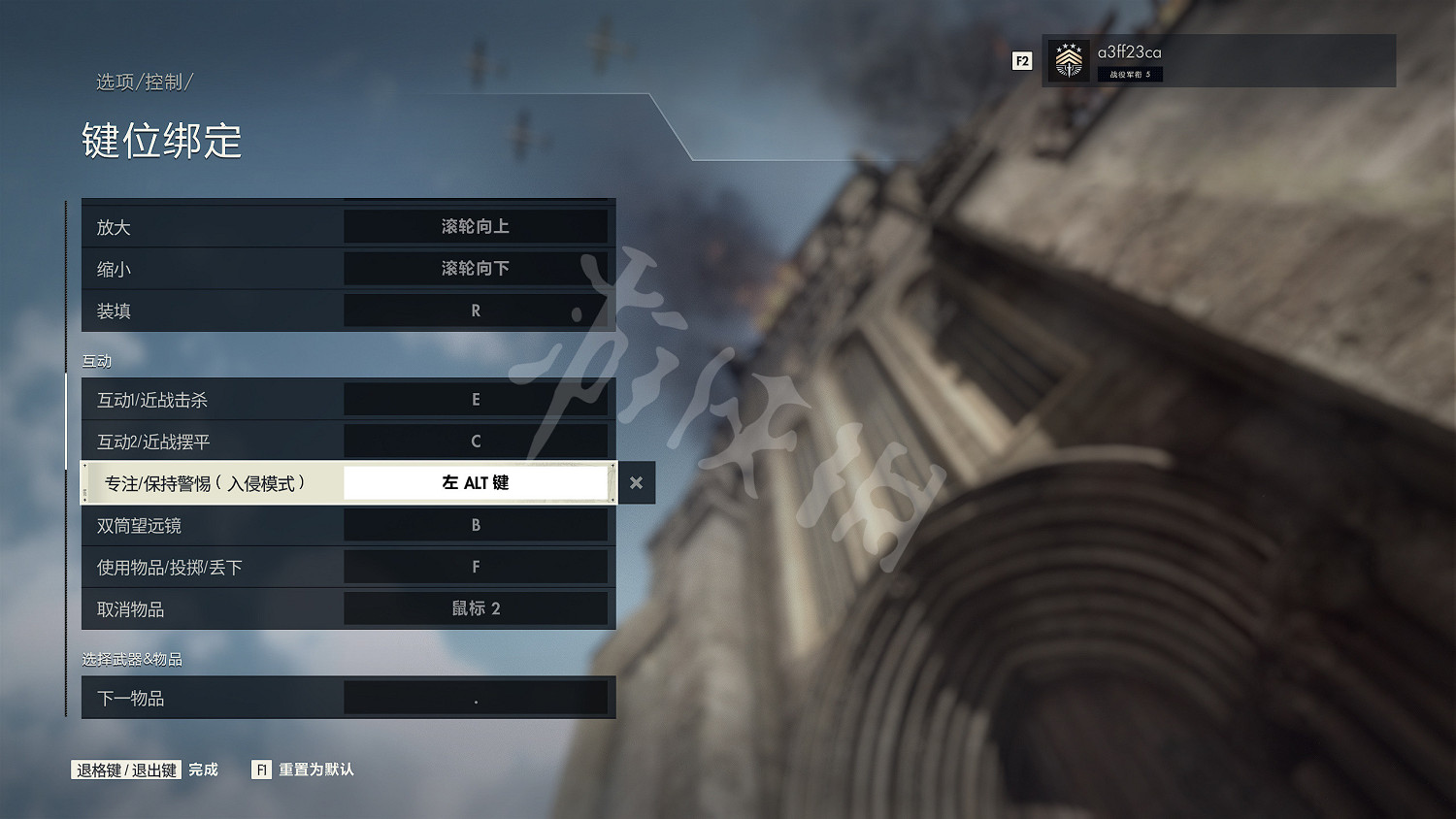Image resolution: width=1456 pixels, height=819 pixels.
Task: Rebind the B key for 双筒望远镜
Action: (476, 525)
